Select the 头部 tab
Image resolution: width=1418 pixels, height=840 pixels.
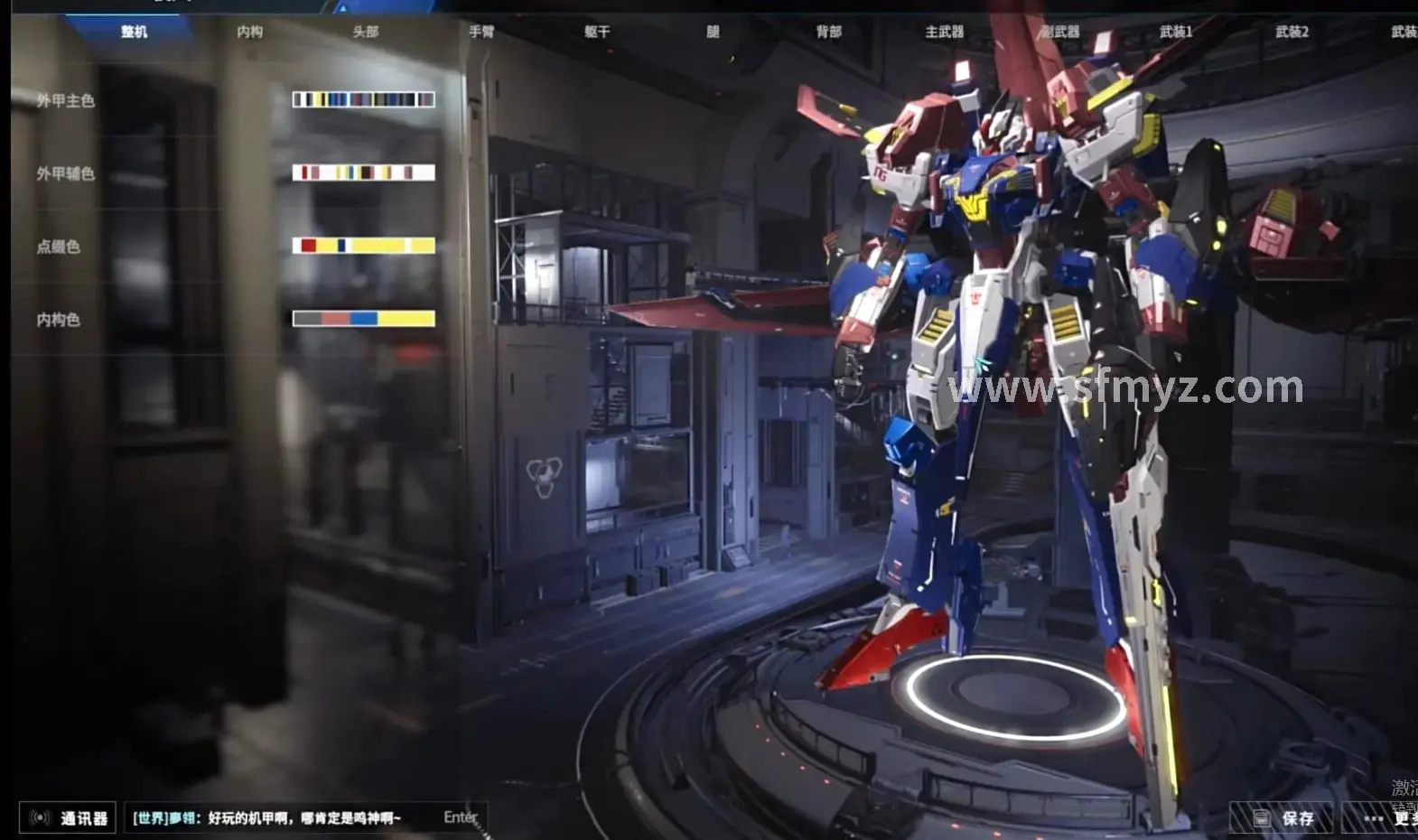click(x=366, y=32)
